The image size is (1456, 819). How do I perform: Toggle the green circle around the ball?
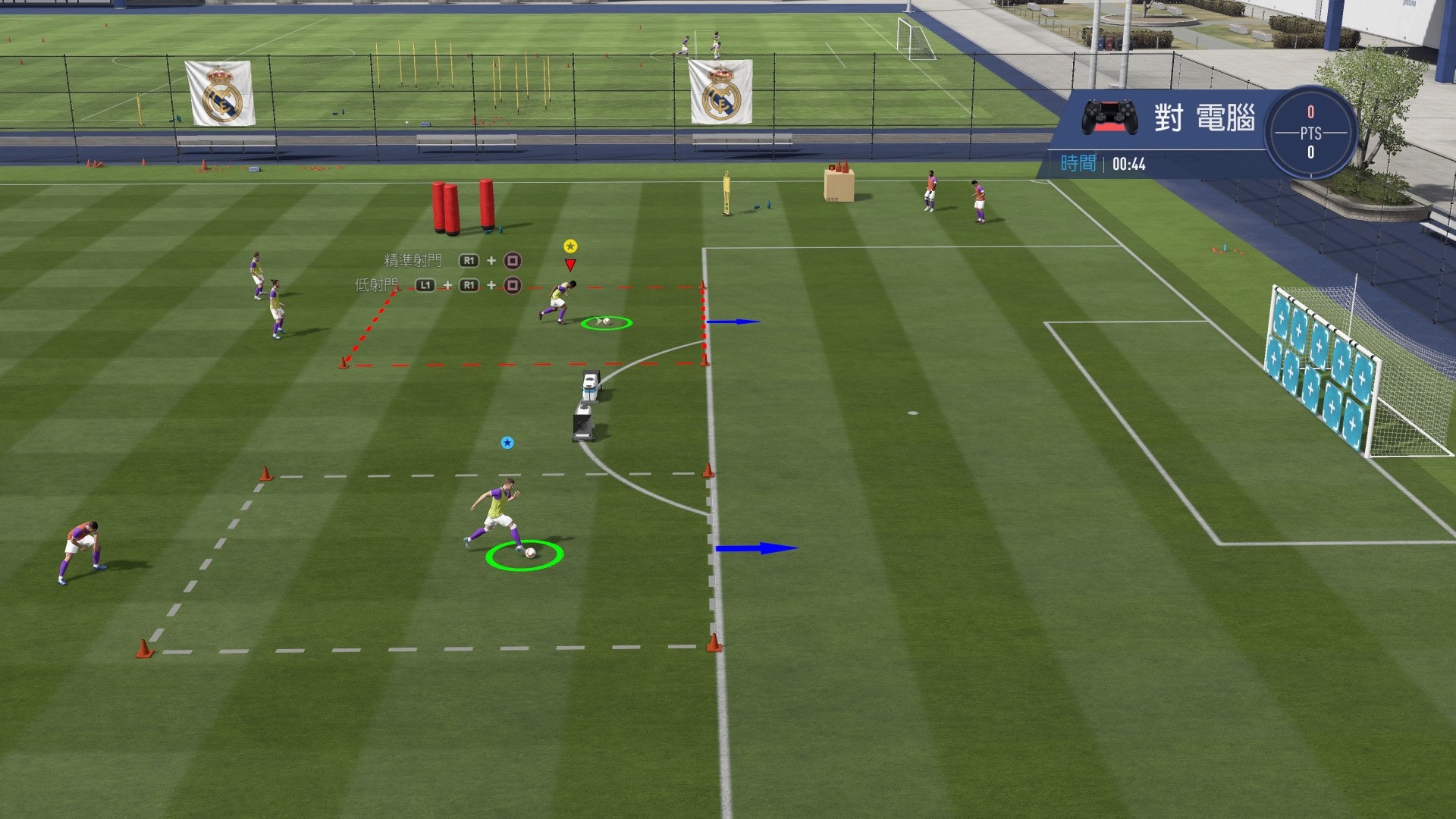point(604,323)
